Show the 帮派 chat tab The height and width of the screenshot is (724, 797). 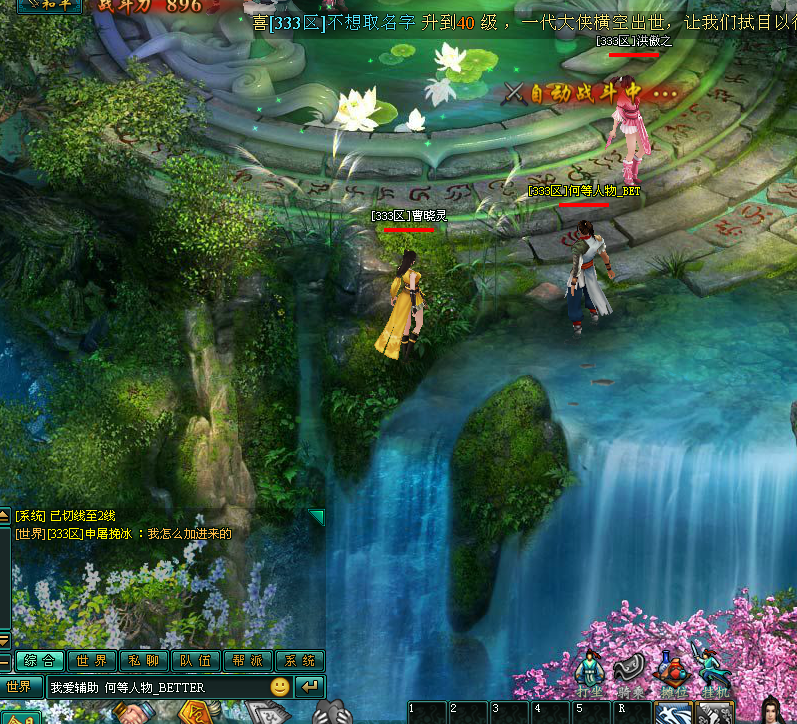point(248,660)
